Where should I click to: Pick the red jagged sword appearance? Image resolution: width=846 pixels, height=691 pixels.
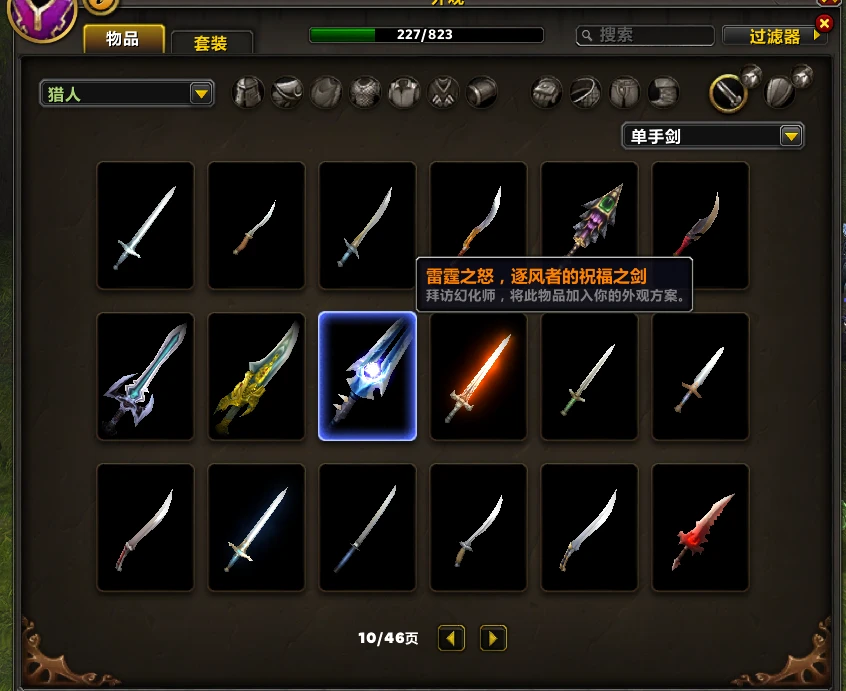[700, 526]
